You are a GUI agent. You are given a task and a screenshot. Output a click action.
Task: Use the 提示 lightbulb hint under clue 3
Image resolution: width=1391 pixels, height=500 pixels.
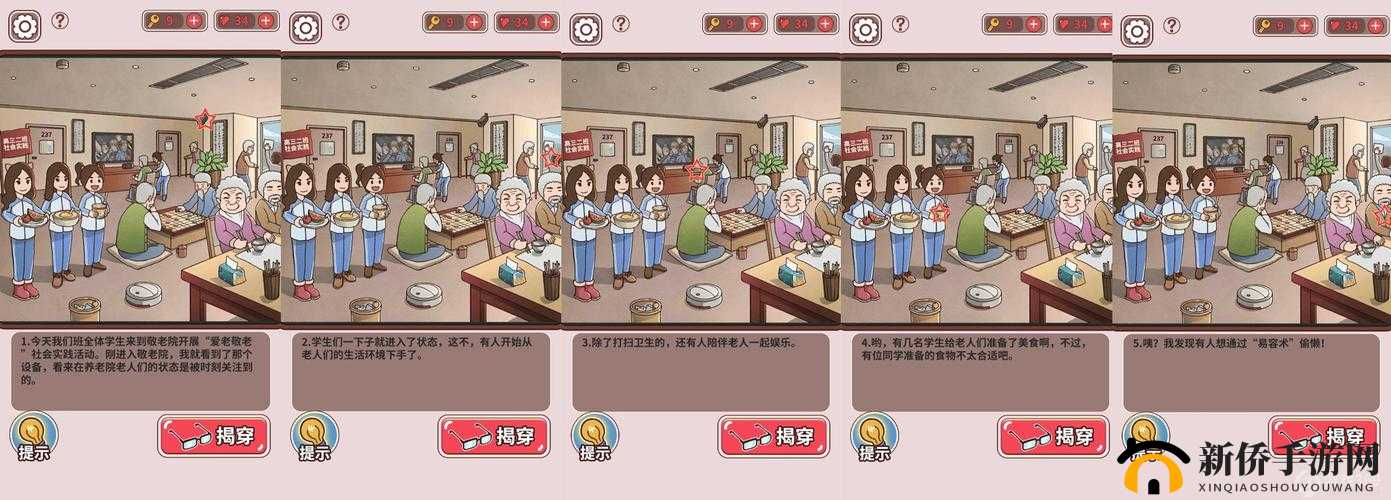[x=596, y=437]
